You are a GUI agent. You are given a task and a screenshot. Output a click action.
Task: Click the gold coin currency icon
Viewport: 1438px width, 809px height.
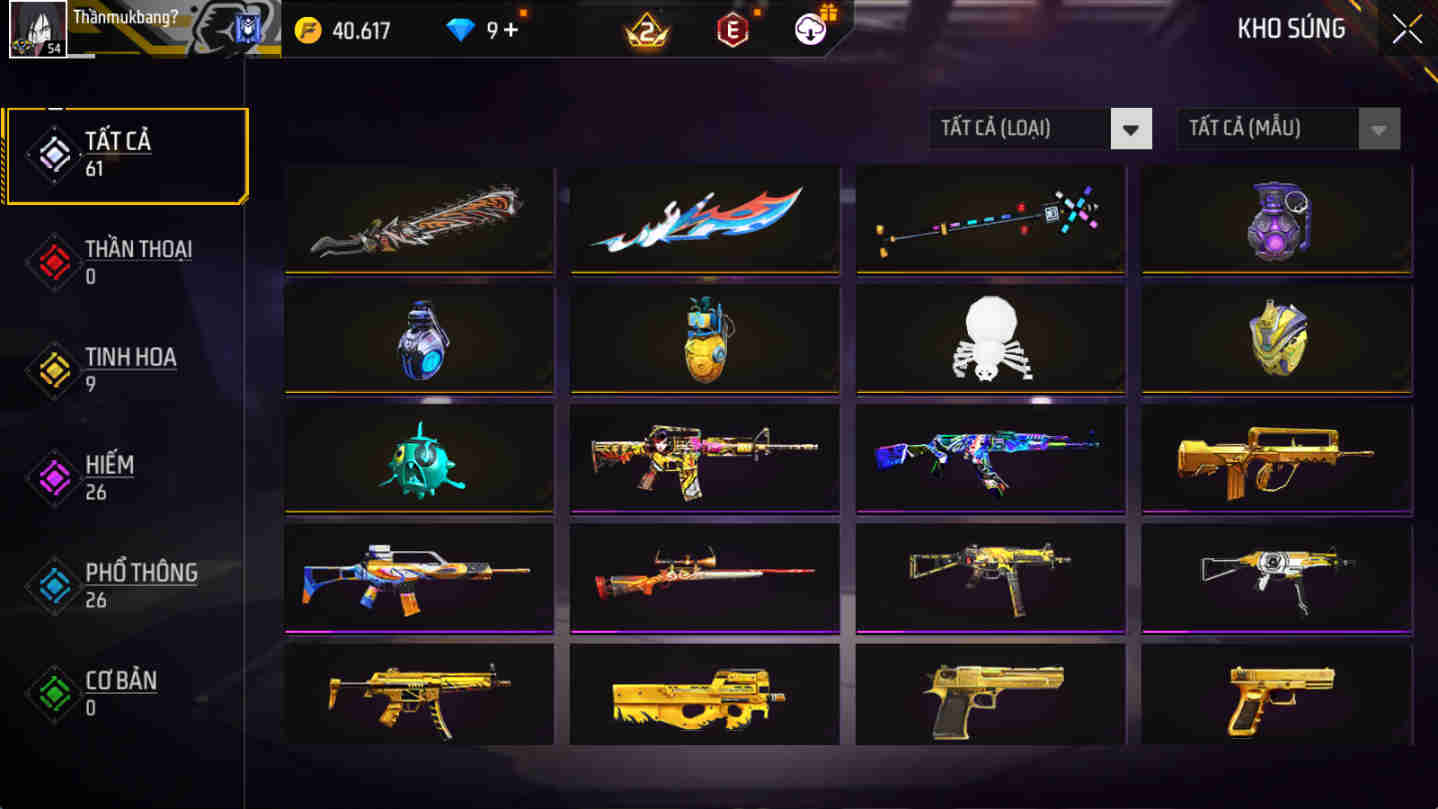point(310,29)
